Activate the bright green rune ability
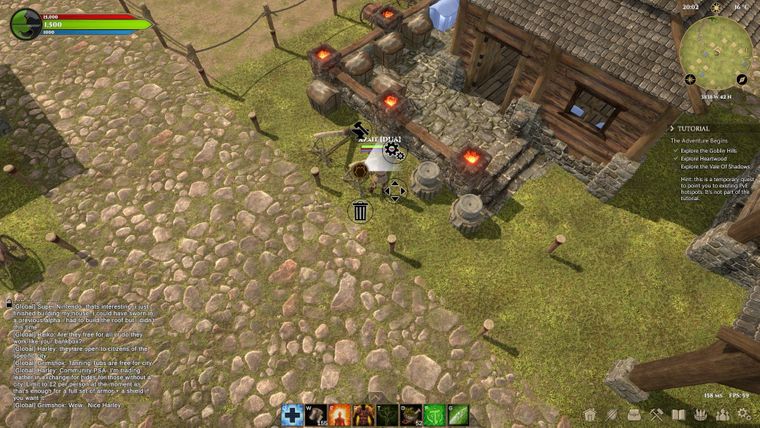 click(x=434, y=415)
